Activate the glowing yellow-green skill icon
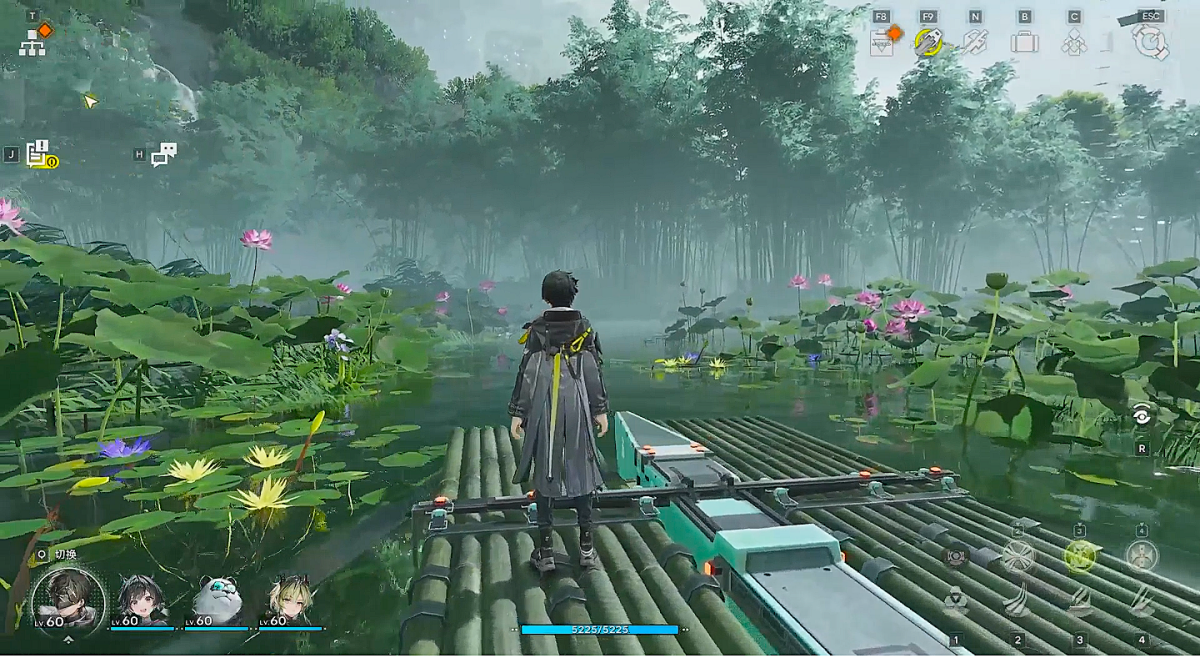The image size is (1200, 658). (1080, 555)
